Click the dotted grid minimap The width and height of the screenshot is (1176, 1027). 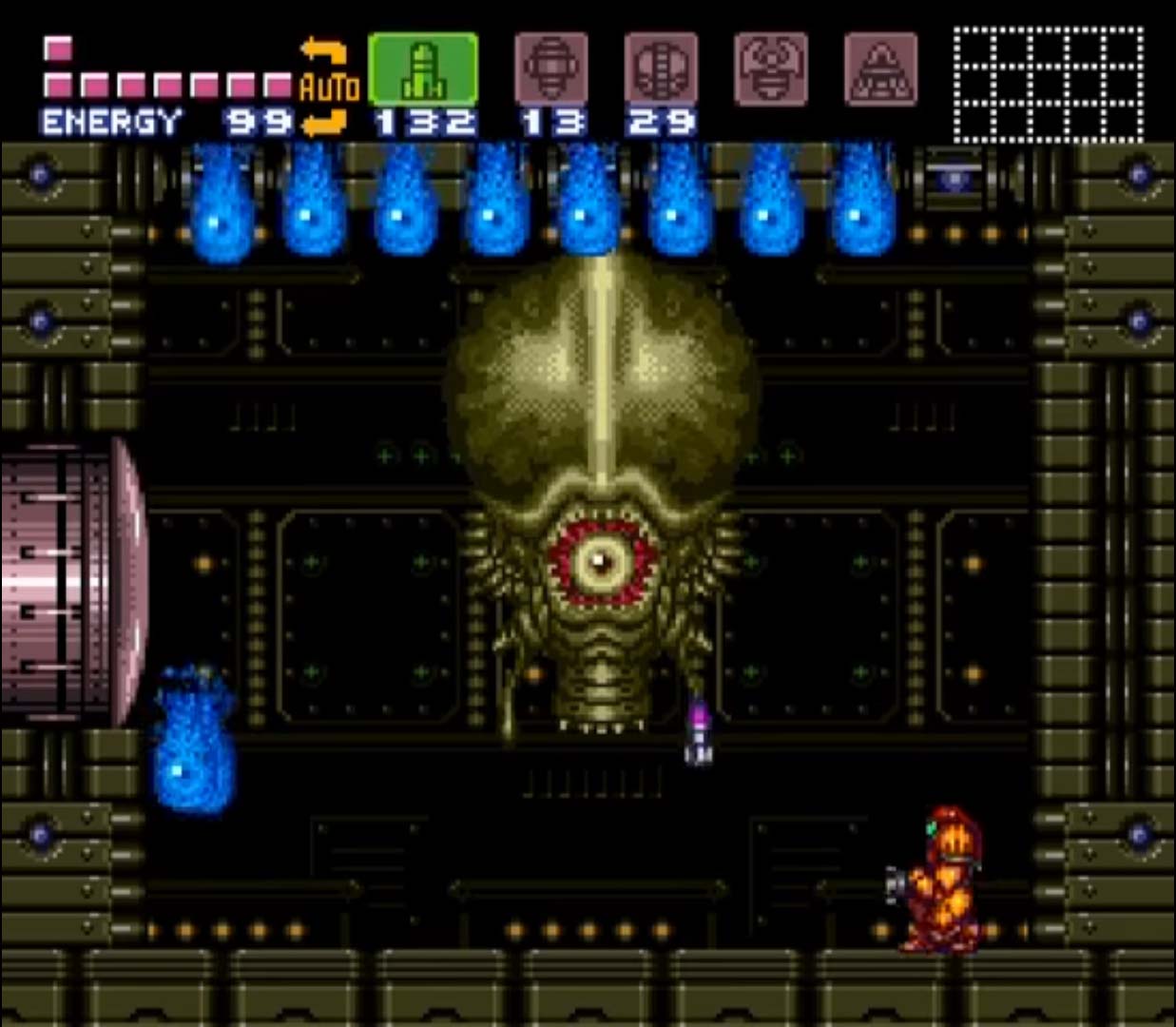coord(1049,83)
